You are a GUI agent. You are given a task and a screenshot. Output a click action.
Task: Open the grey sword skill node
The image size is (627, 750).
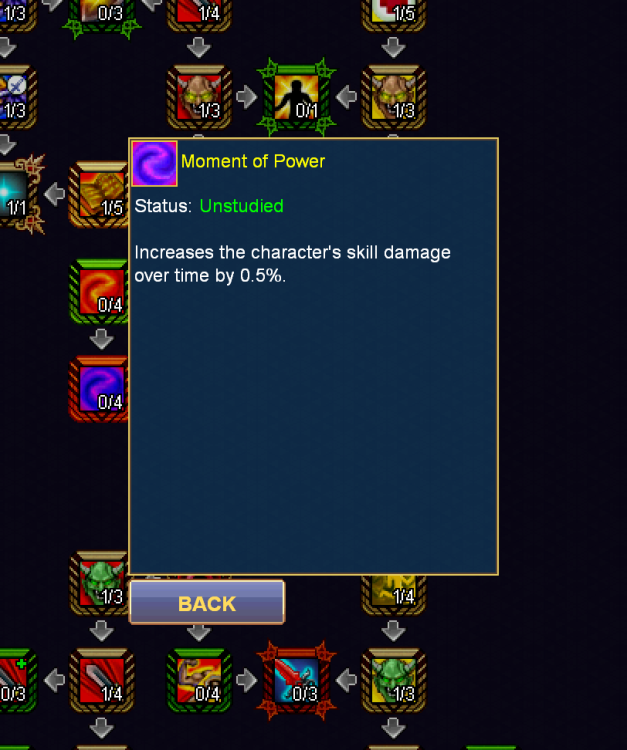point(101,680)
